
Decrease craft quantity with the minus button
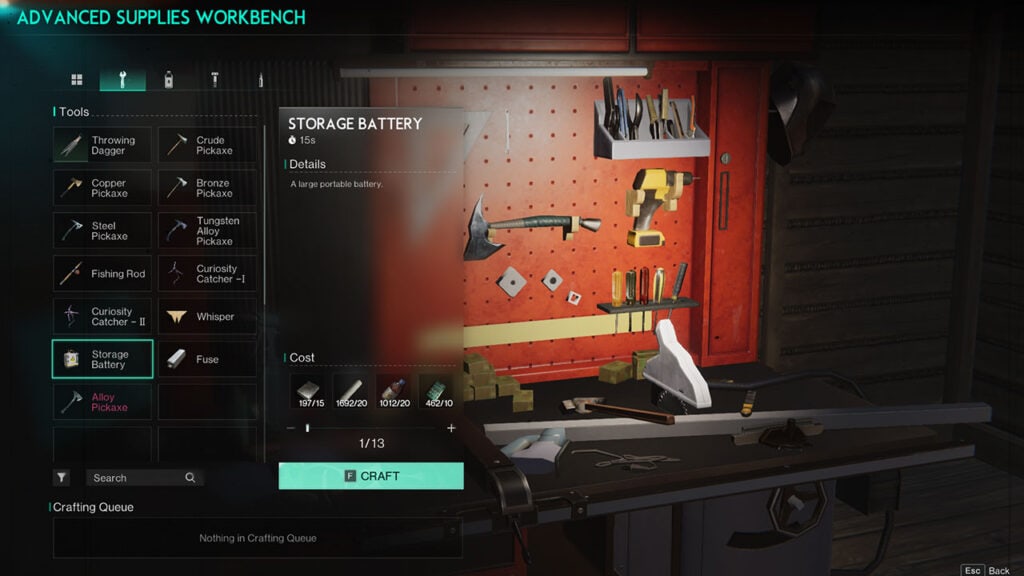tap(291, 428)
